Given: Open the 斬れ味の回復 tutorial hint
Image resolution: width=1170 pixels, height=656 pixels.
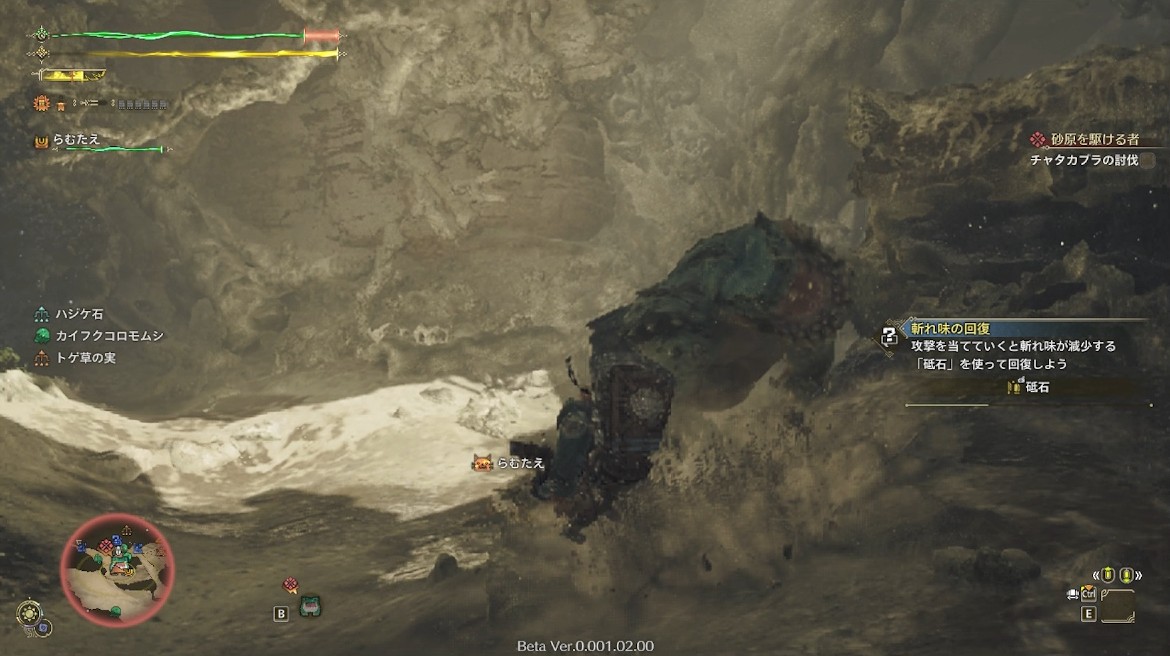Looking at the screenshot, I should (x=948, y=328).
